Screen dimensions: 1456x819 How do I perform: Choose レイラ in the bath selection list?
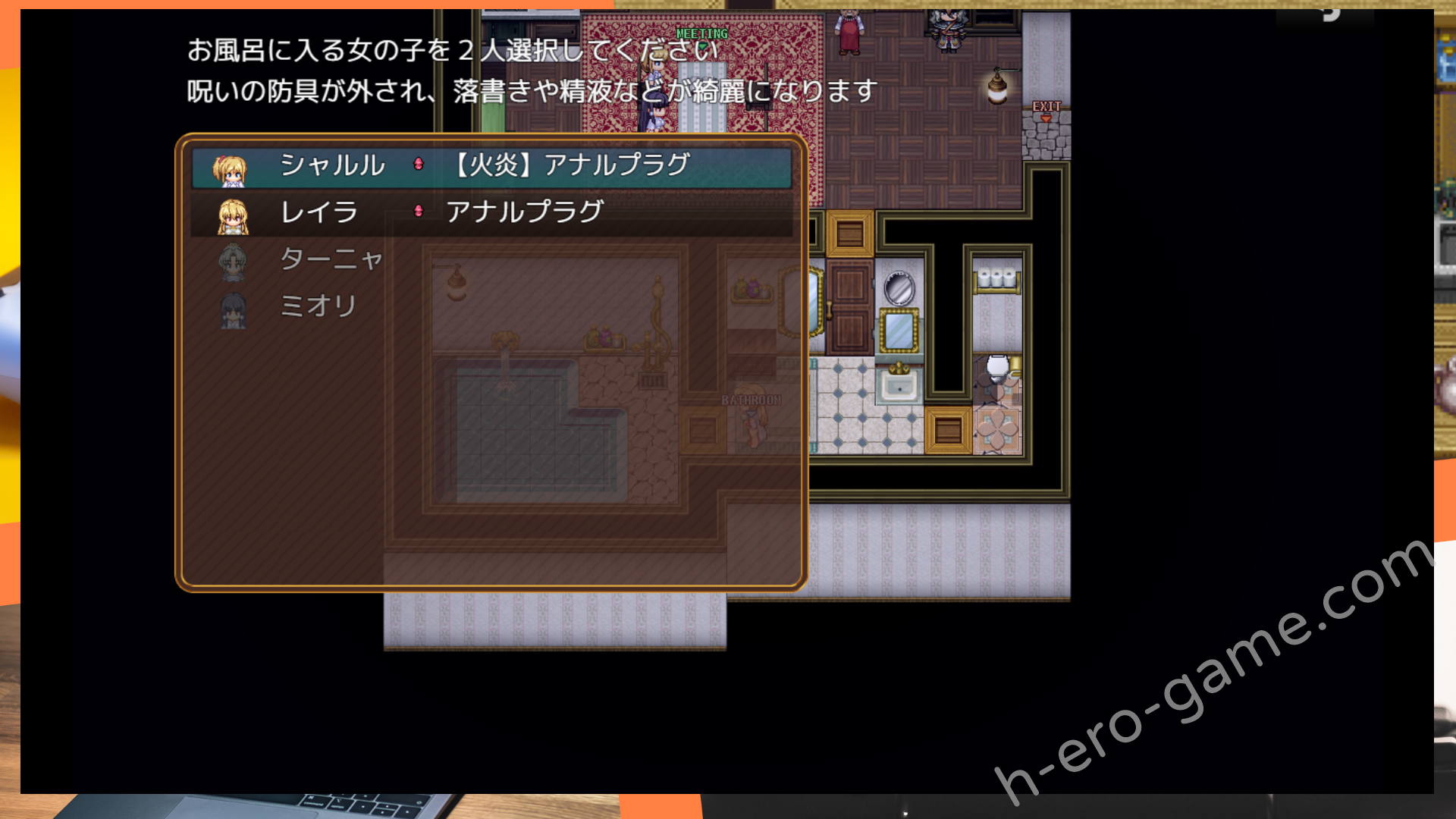tap(318, 213)
